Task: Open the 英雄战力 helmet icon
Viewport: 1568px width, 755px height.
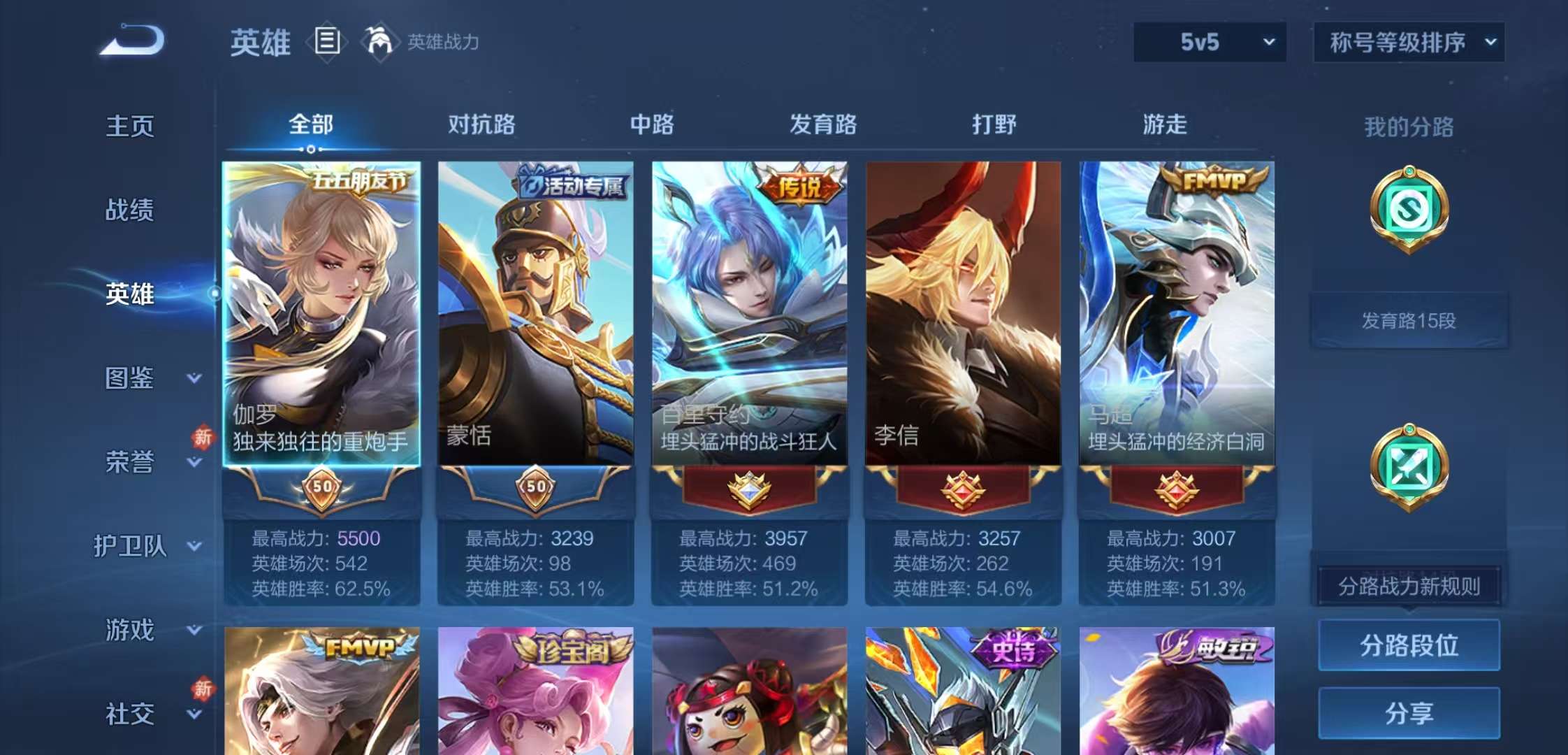Action: (x=380, y=40)
